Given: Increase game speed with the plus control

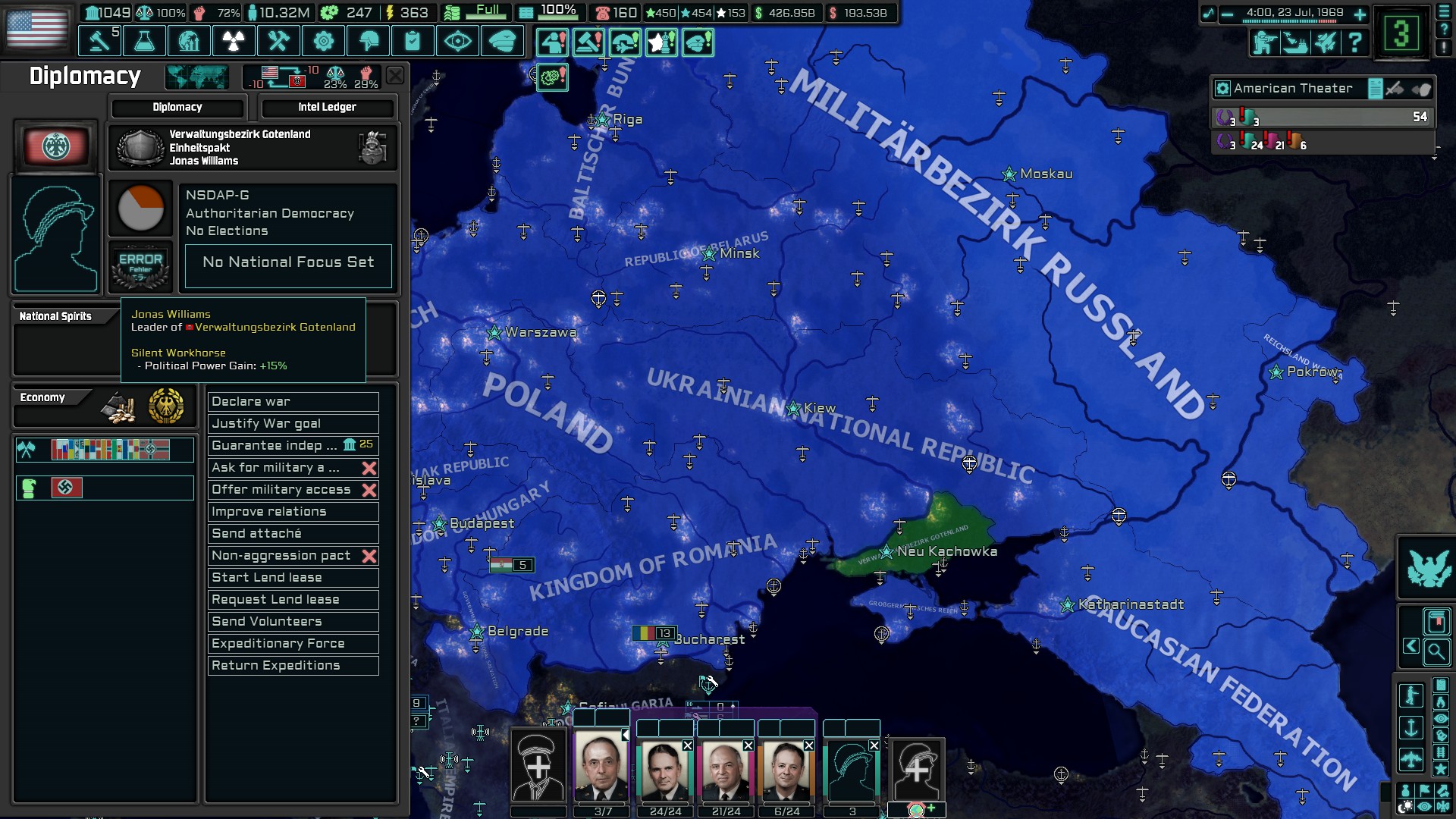Looking at the screenshot, I should pos(1360,14).
